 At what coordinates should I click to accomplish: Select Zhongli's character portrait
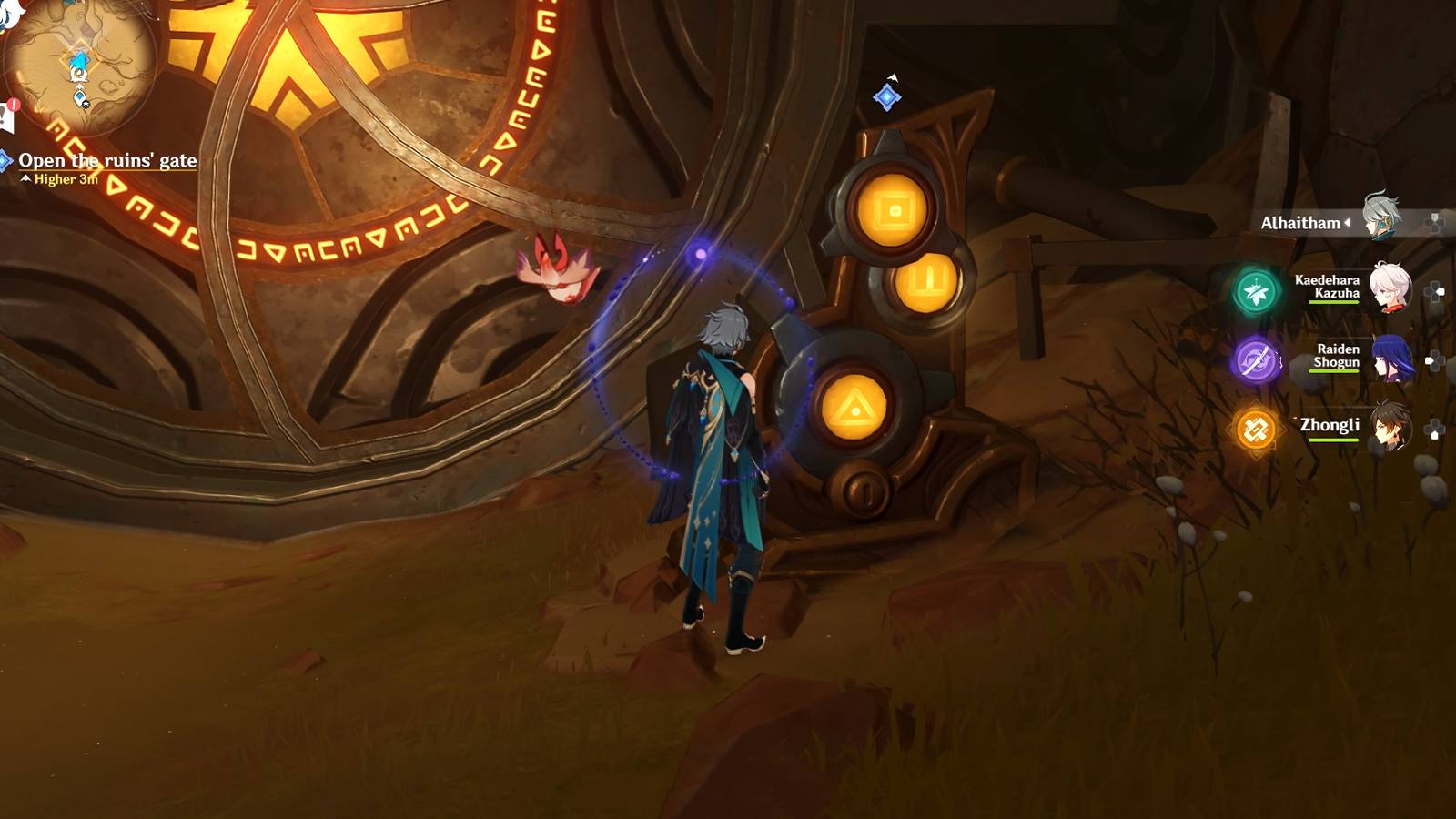1385,425
